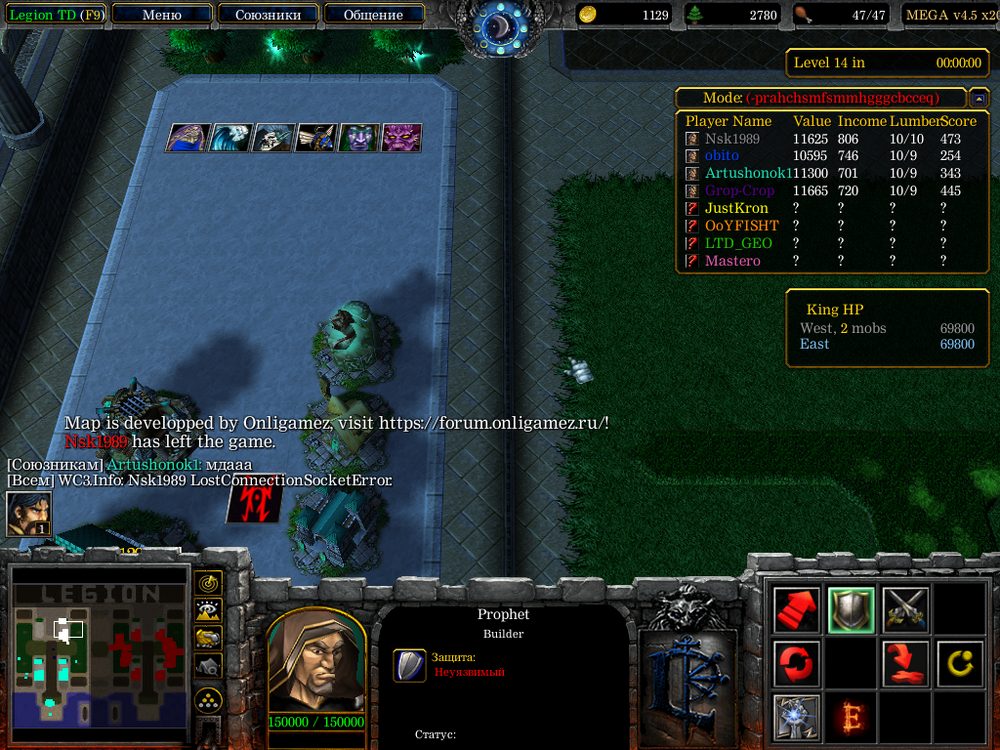Open the Общение chat log
The image size is (1000, 750).
[x=373, y=15]
